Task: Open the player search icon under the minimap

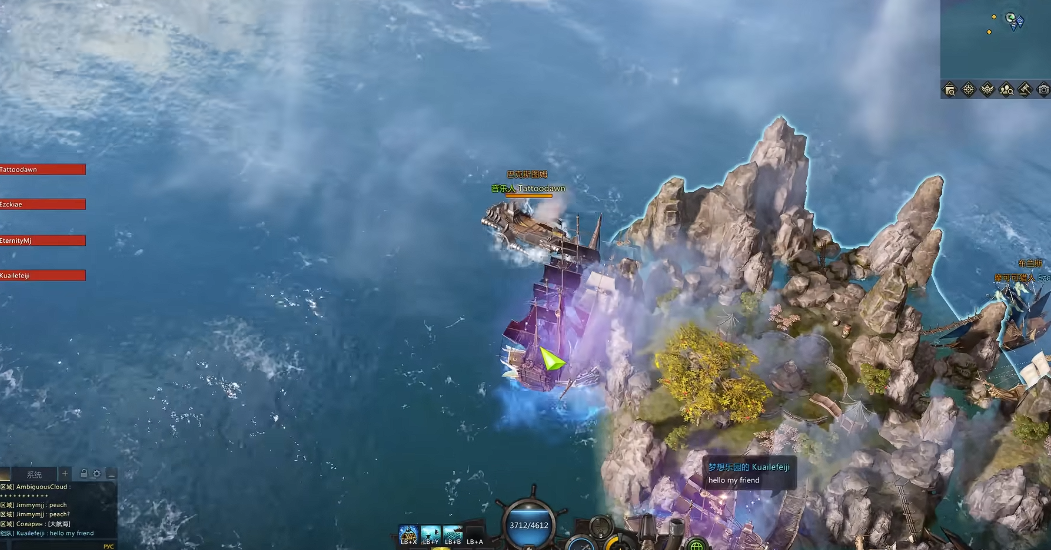Action: (1006, 90)
